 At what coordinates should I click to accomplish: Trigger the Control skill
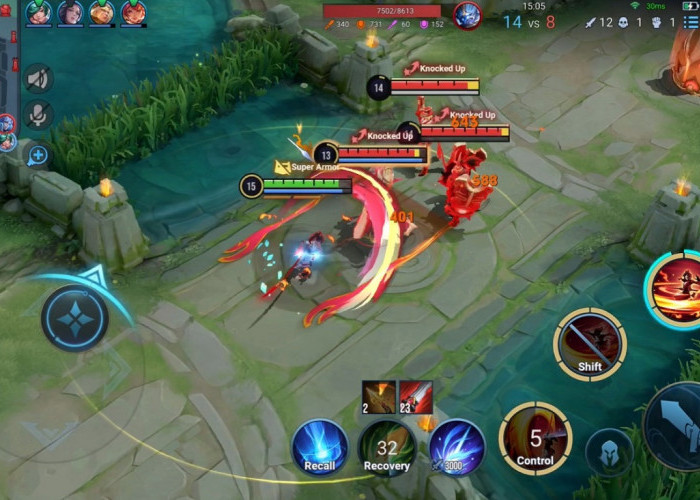[535, 437]
